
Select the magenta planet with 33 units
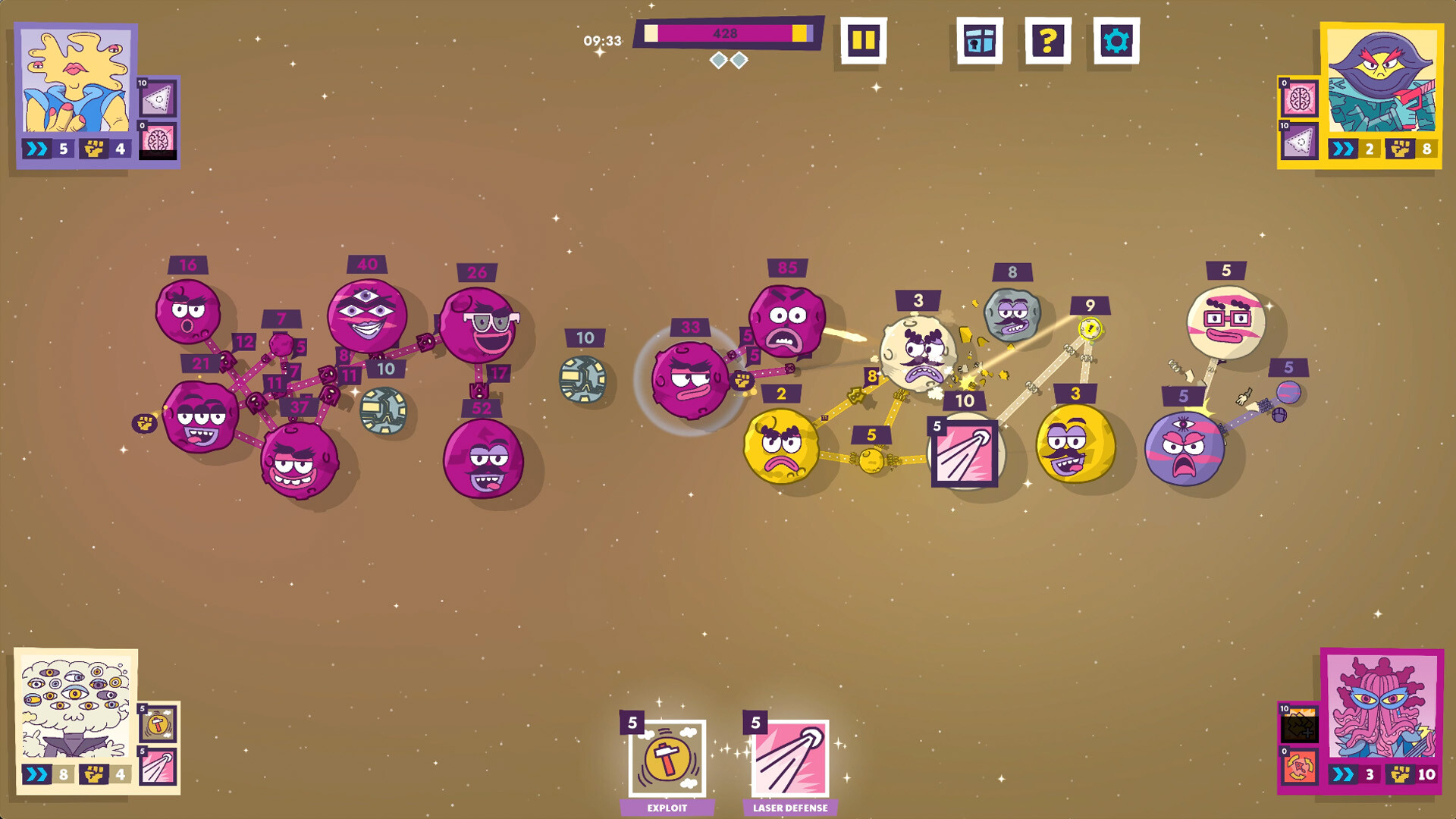pyautogui.click(x=689, y=379)
